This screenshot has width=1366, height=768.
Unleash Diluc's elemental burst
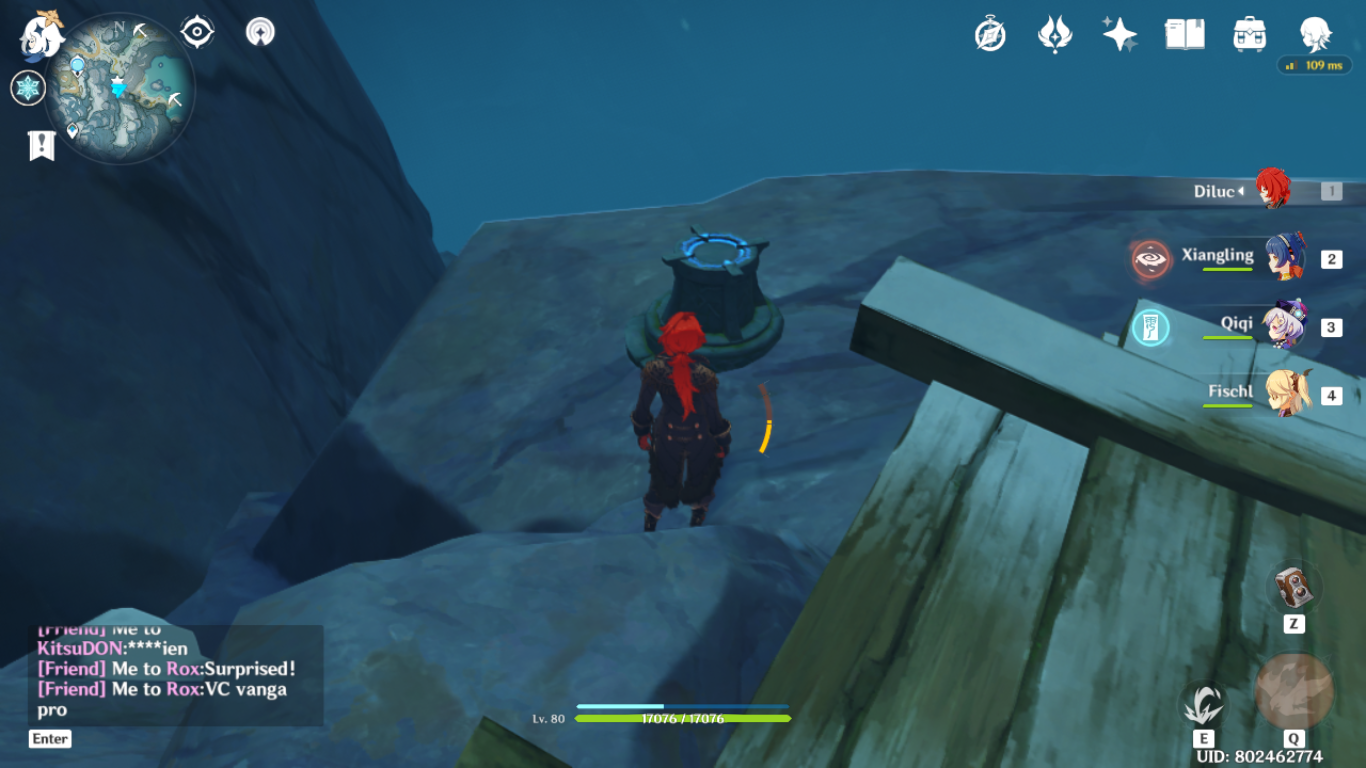1293,692
